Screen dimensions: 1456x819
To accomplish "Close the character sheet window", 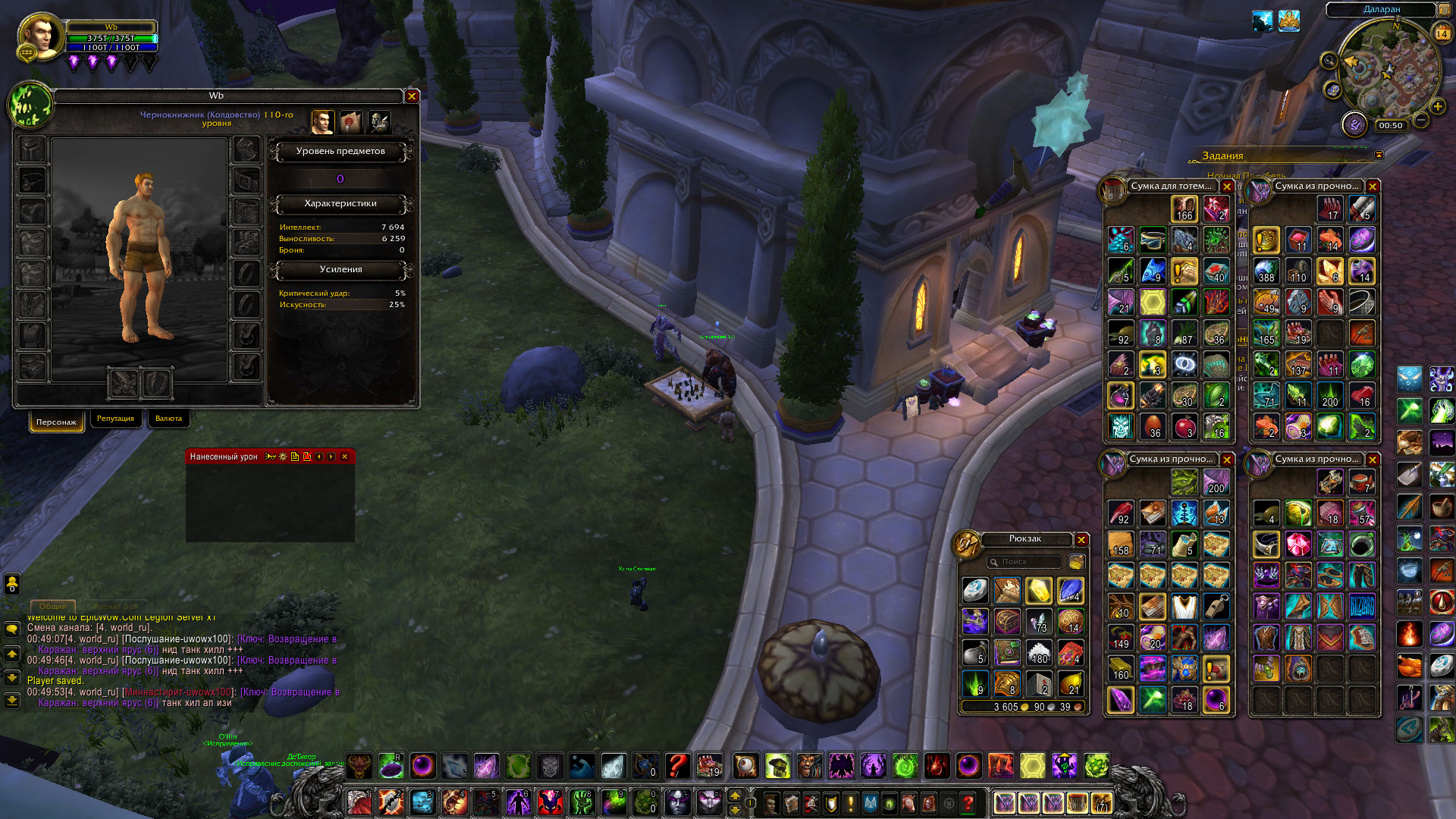I will 412,96.
